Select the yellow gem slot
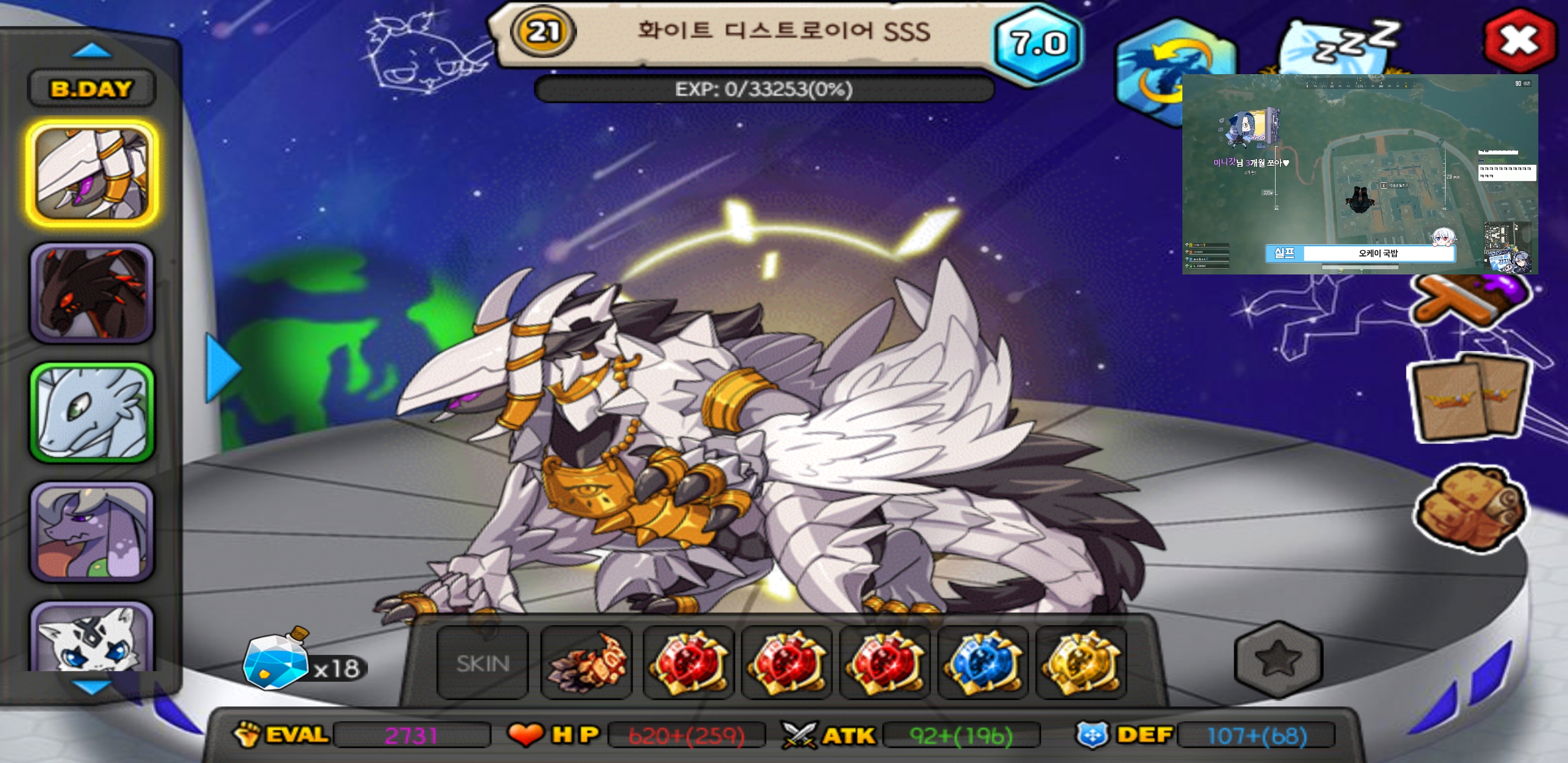Viewport: 1568px width, 763px height. (1081, 662)
